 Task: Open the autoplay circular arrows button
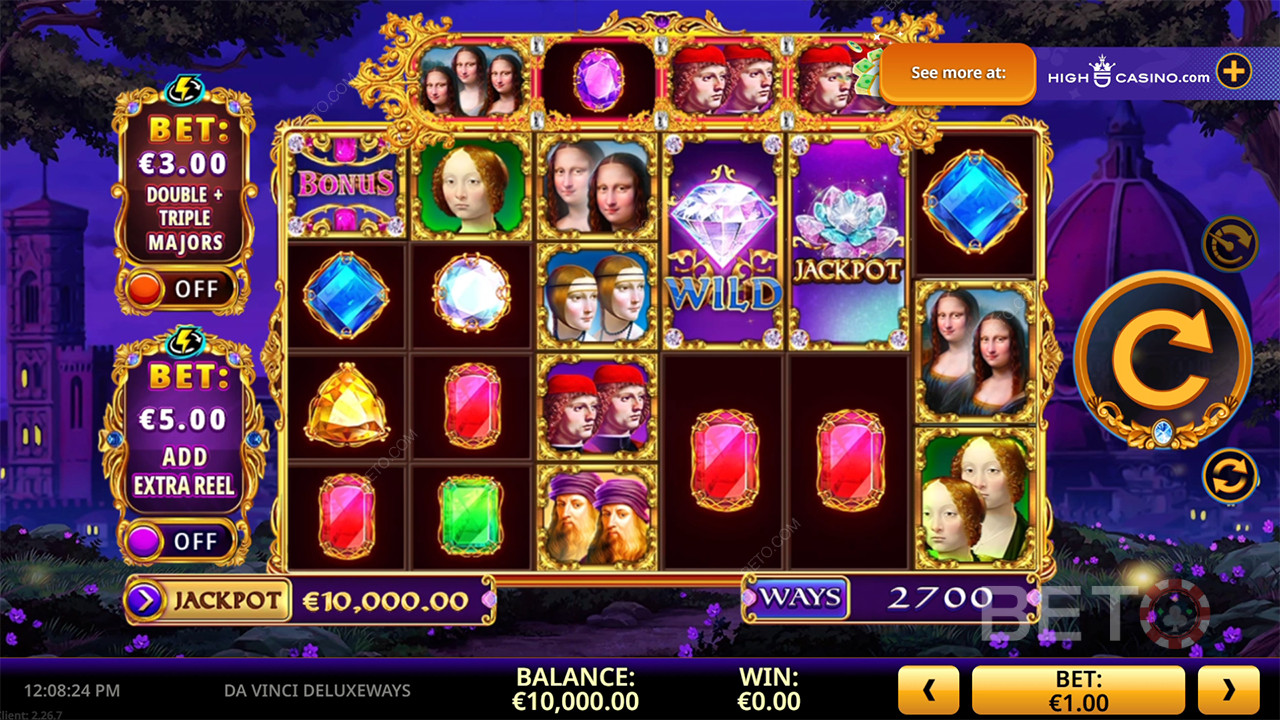[x=1229, y=476]
